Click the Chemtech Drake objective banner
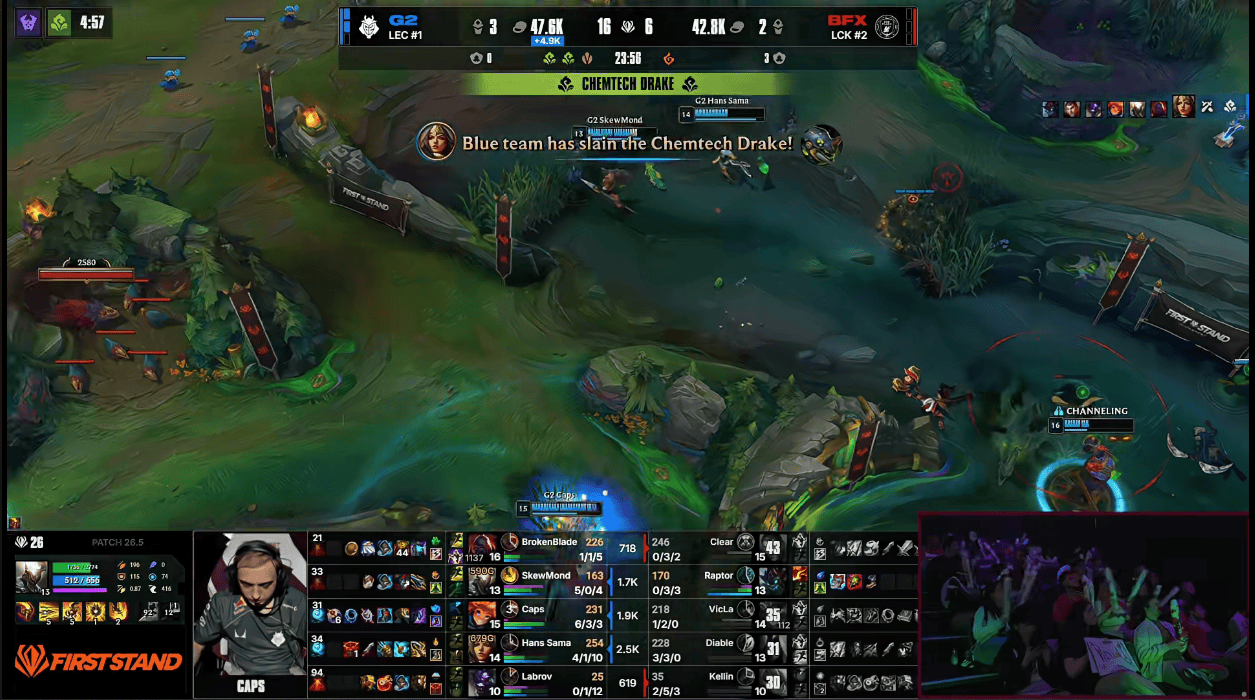This screenshot has height=700, width=1255. (628, 84)
